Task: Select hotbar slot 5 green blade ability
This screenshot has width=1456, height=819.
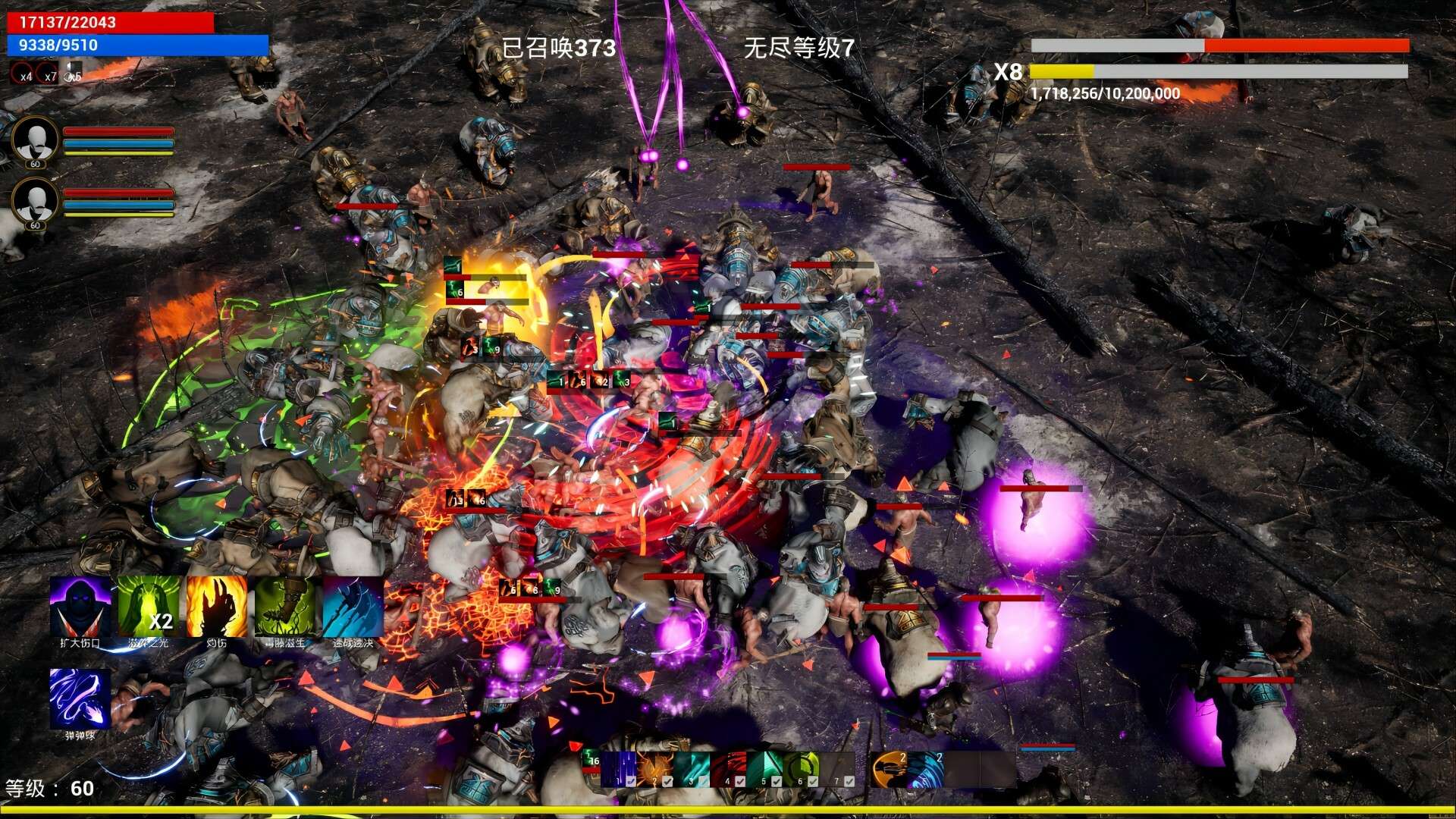Action: click(764, 769)
